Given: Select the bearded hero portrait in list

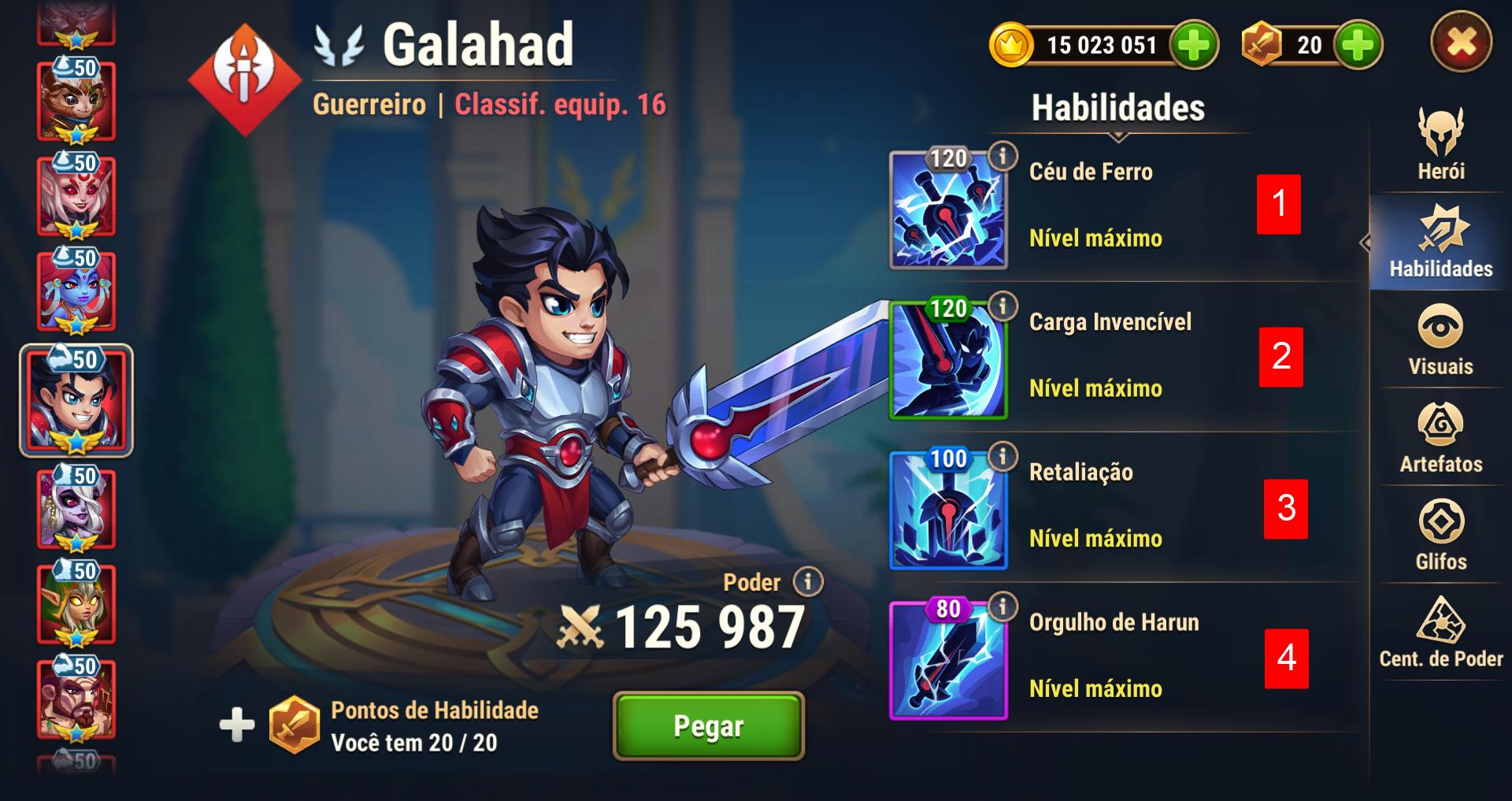Looking at the screenshot, I should coord(76,699).
